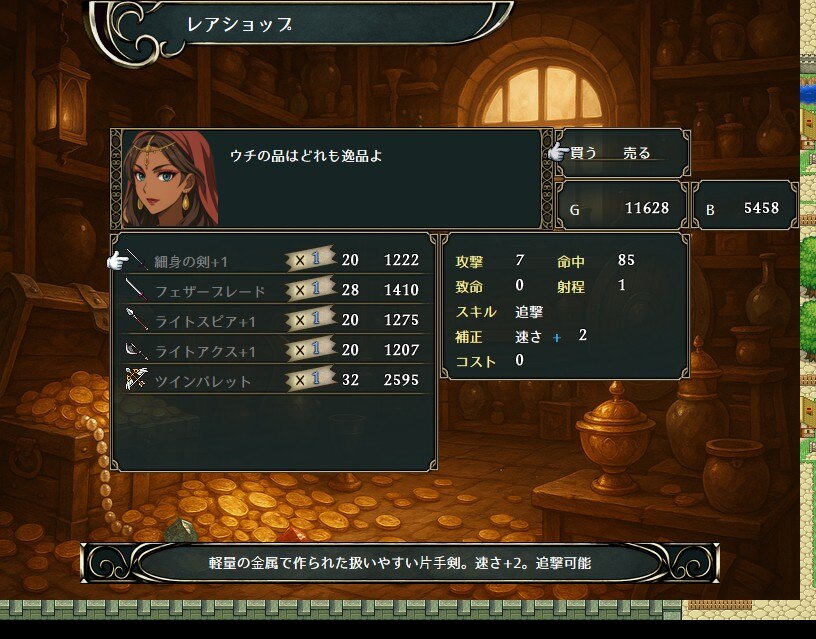Choose the 買う (Buy) option
The height and width of the screenshot is (639, 816).
click(584, 153)
